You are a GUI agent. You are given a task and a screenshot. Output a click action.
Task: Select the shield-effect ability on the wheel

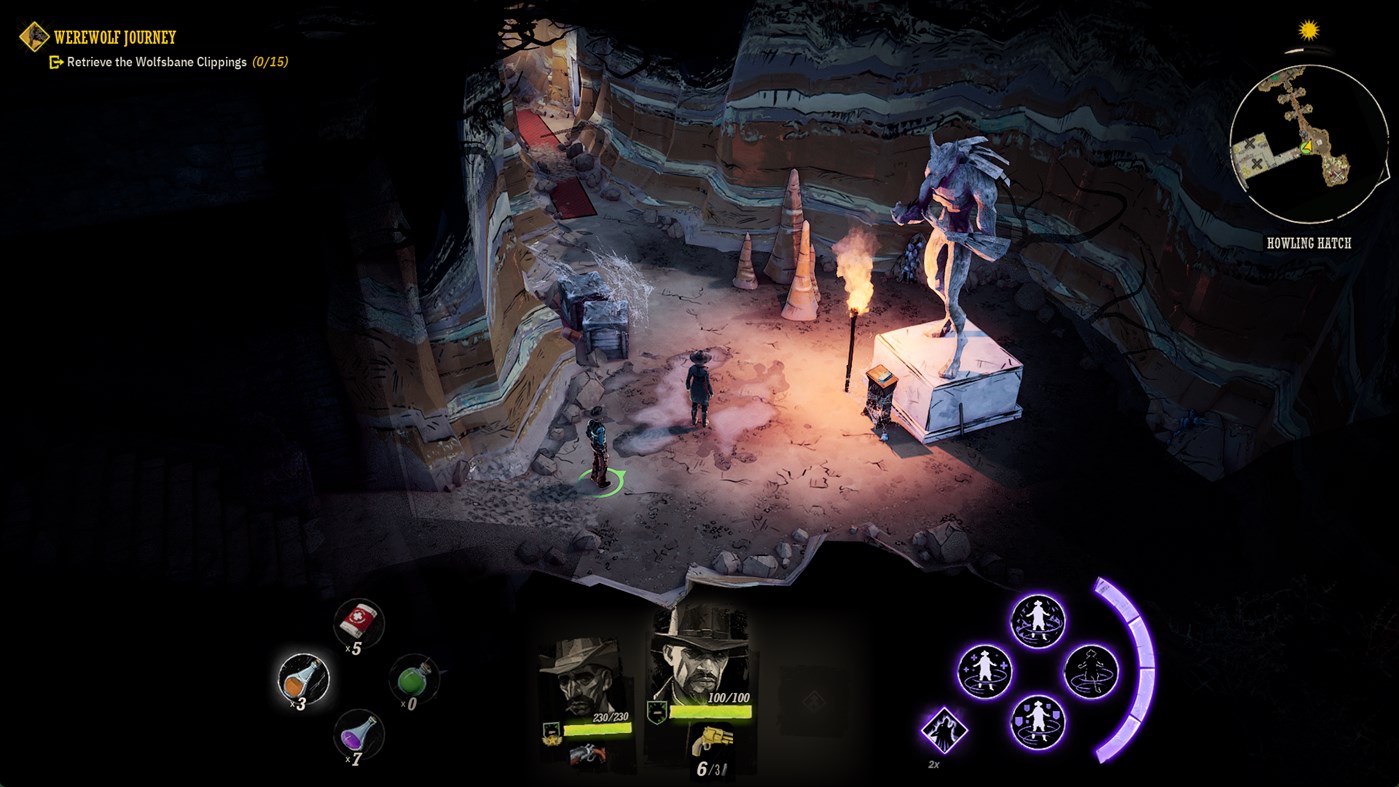(x=1038, y=722)
